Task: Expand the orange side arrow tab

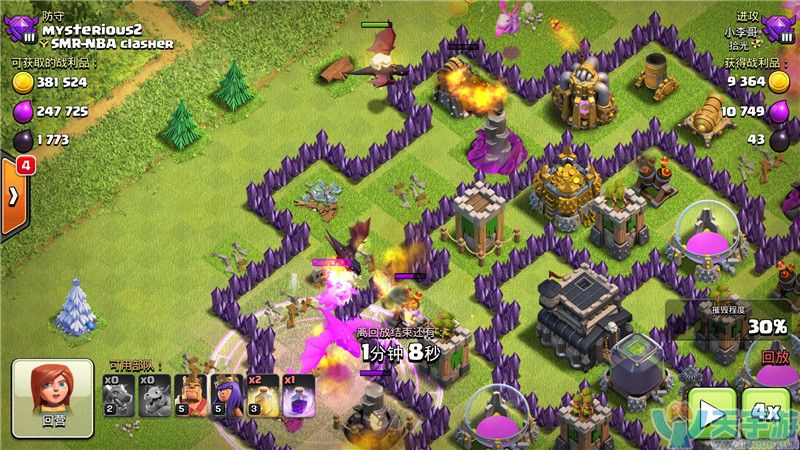Action: click(13, 196)
